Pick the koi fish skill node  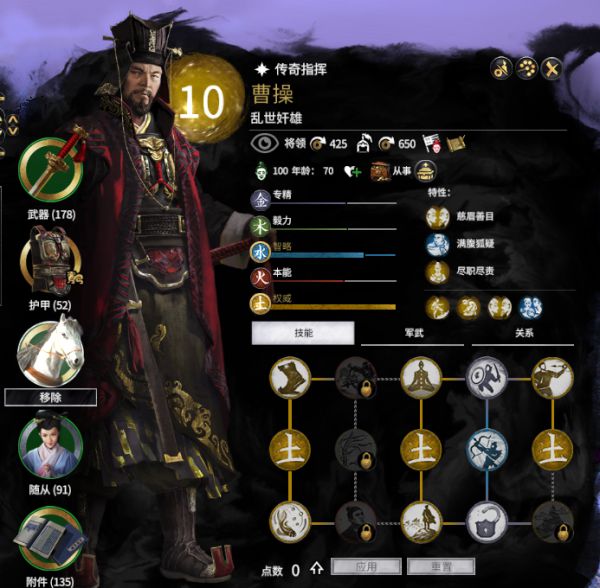click(291, 520)
